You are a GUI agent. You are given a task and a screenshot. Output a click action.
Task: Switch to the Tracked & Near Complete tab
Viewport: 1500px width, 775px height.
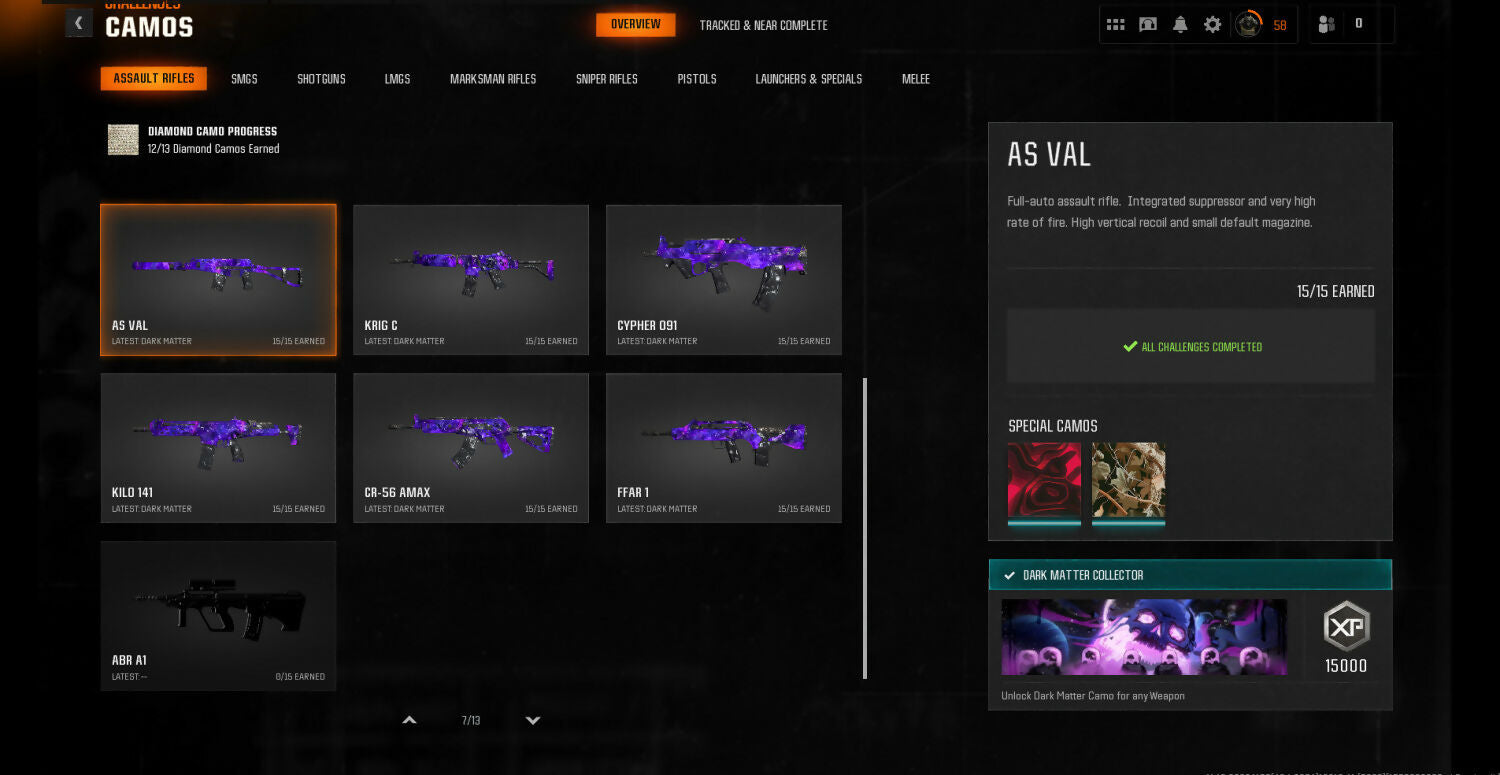(x=763, y=25)
